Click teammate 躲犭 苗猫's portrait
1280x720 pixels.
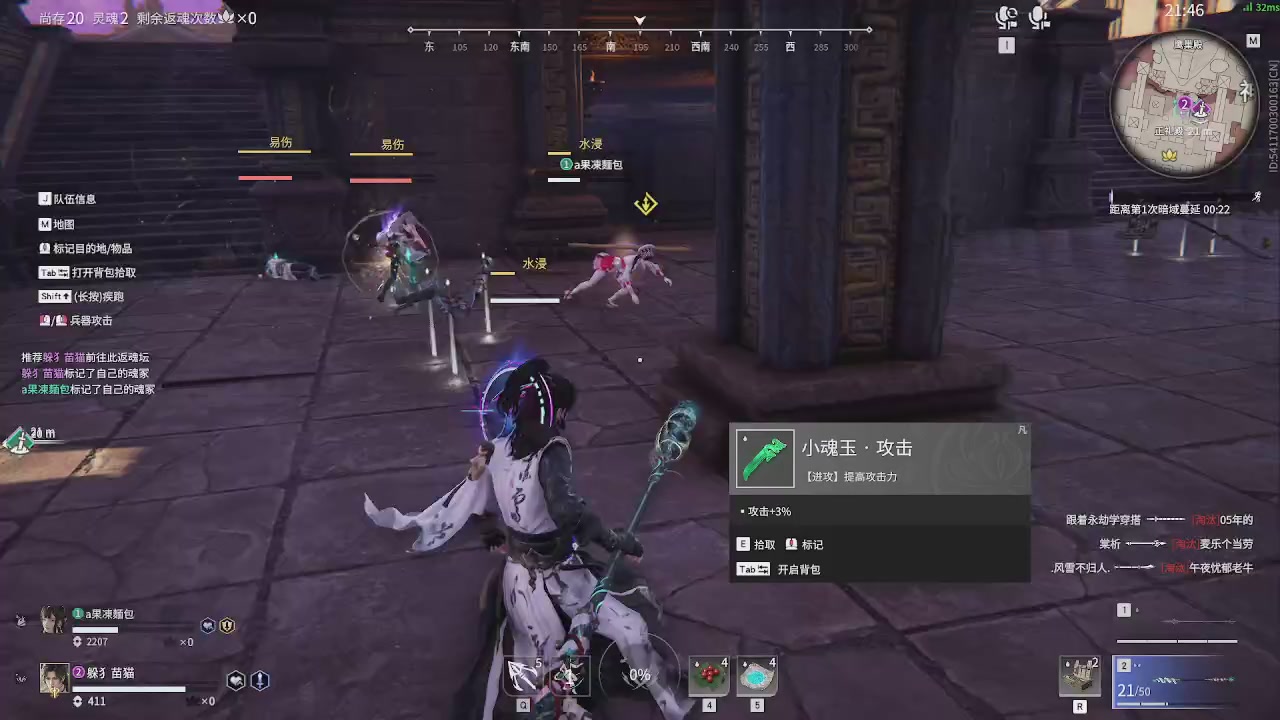(54, 678)
